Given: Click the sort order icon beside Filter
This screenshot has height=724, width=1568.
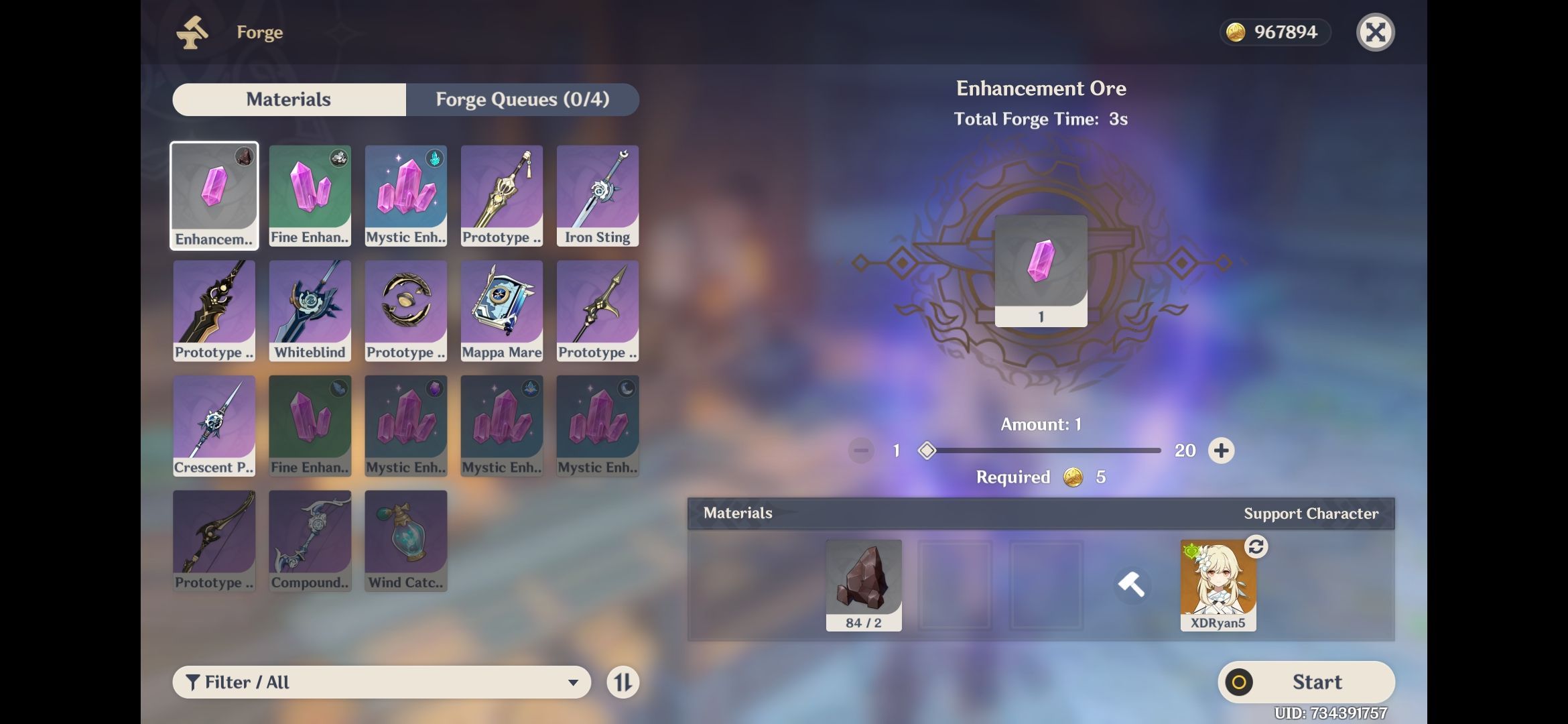Looking at the screenshot, I should [623, 682].
